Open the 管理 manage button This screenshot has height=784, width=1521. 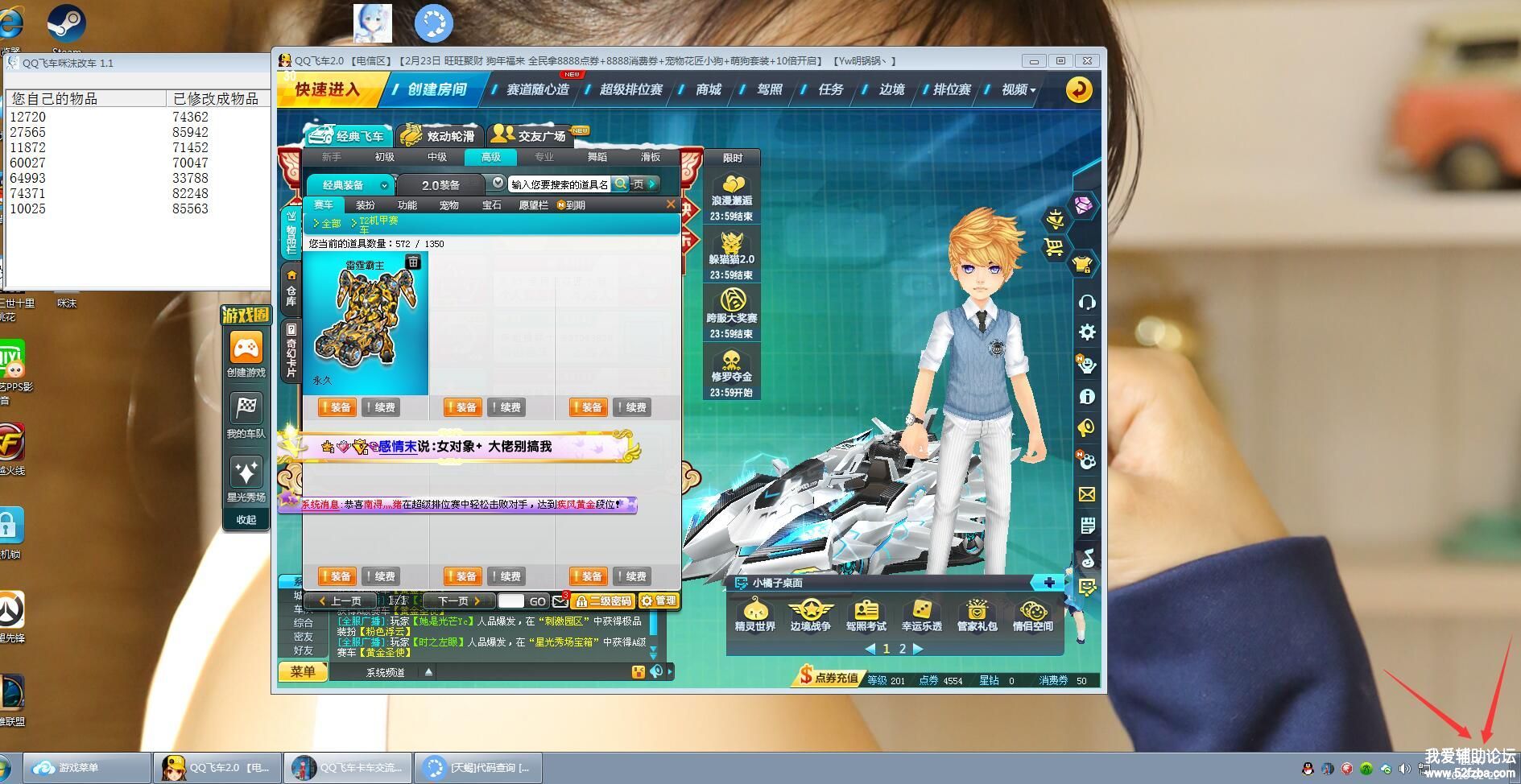click(659, 601)
